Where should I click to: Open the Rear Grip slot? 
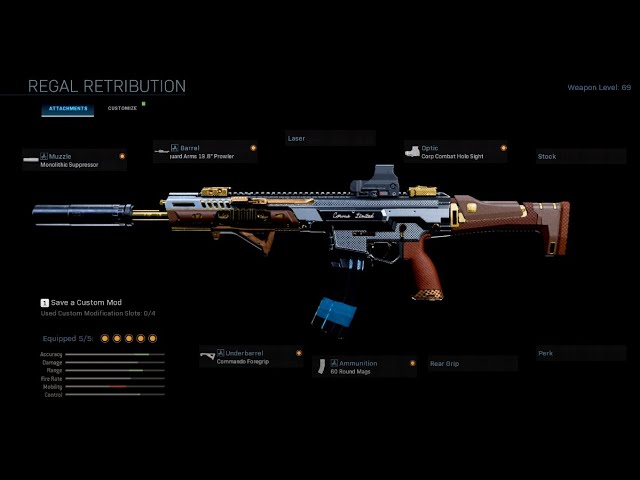pos(471,364)
